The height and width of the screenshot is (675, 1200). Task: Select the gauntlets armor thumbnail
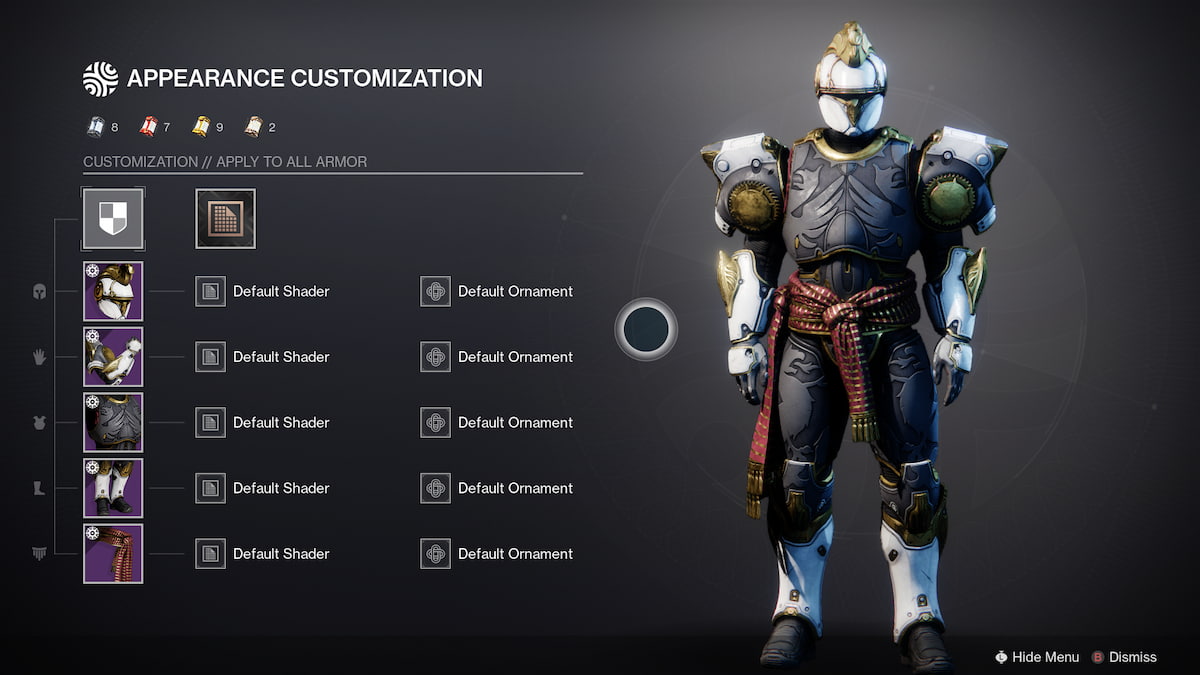point(113,357)
